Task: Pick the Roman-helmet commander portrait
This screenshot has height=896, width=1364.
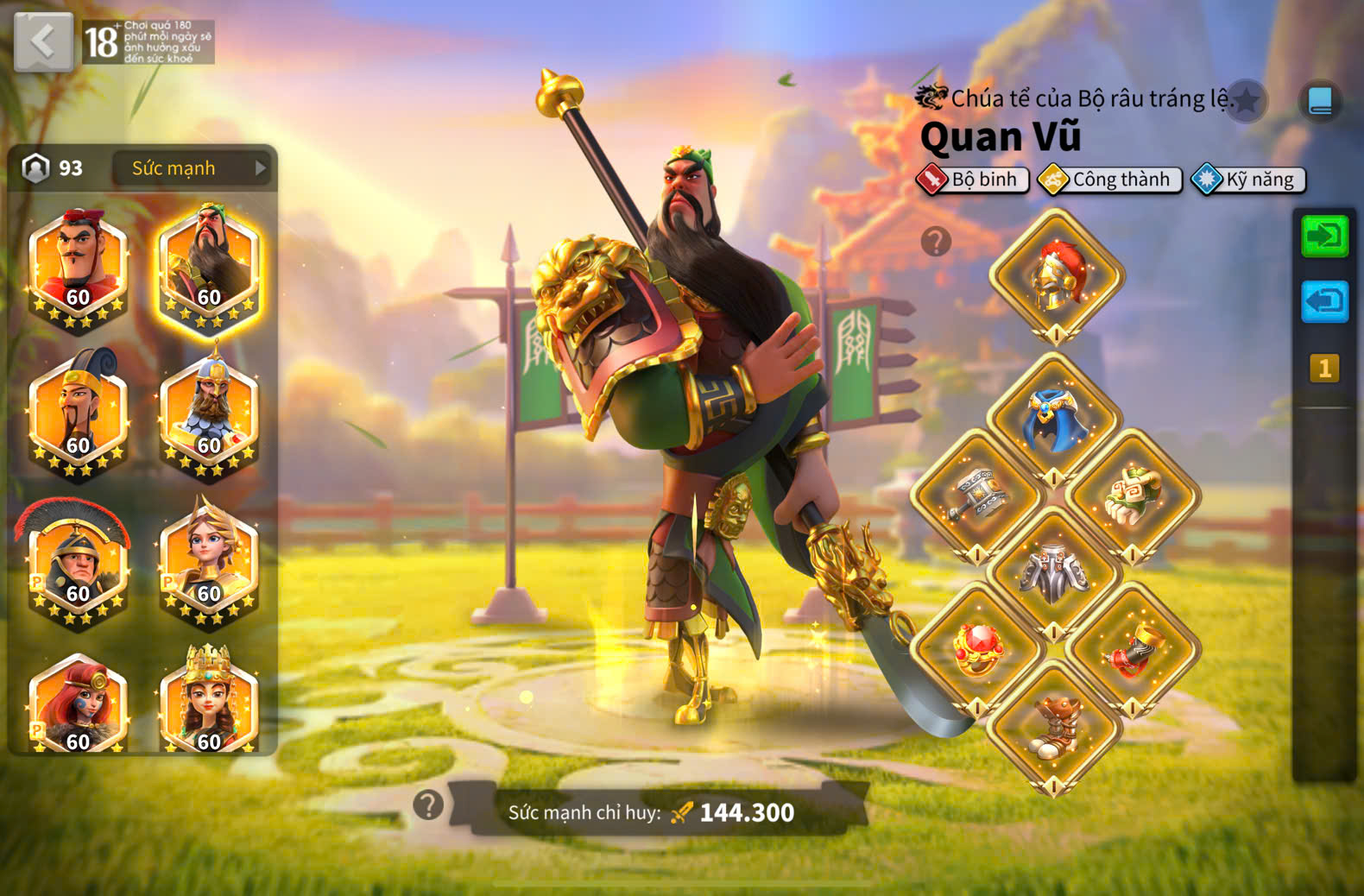Action: point(78,561)
